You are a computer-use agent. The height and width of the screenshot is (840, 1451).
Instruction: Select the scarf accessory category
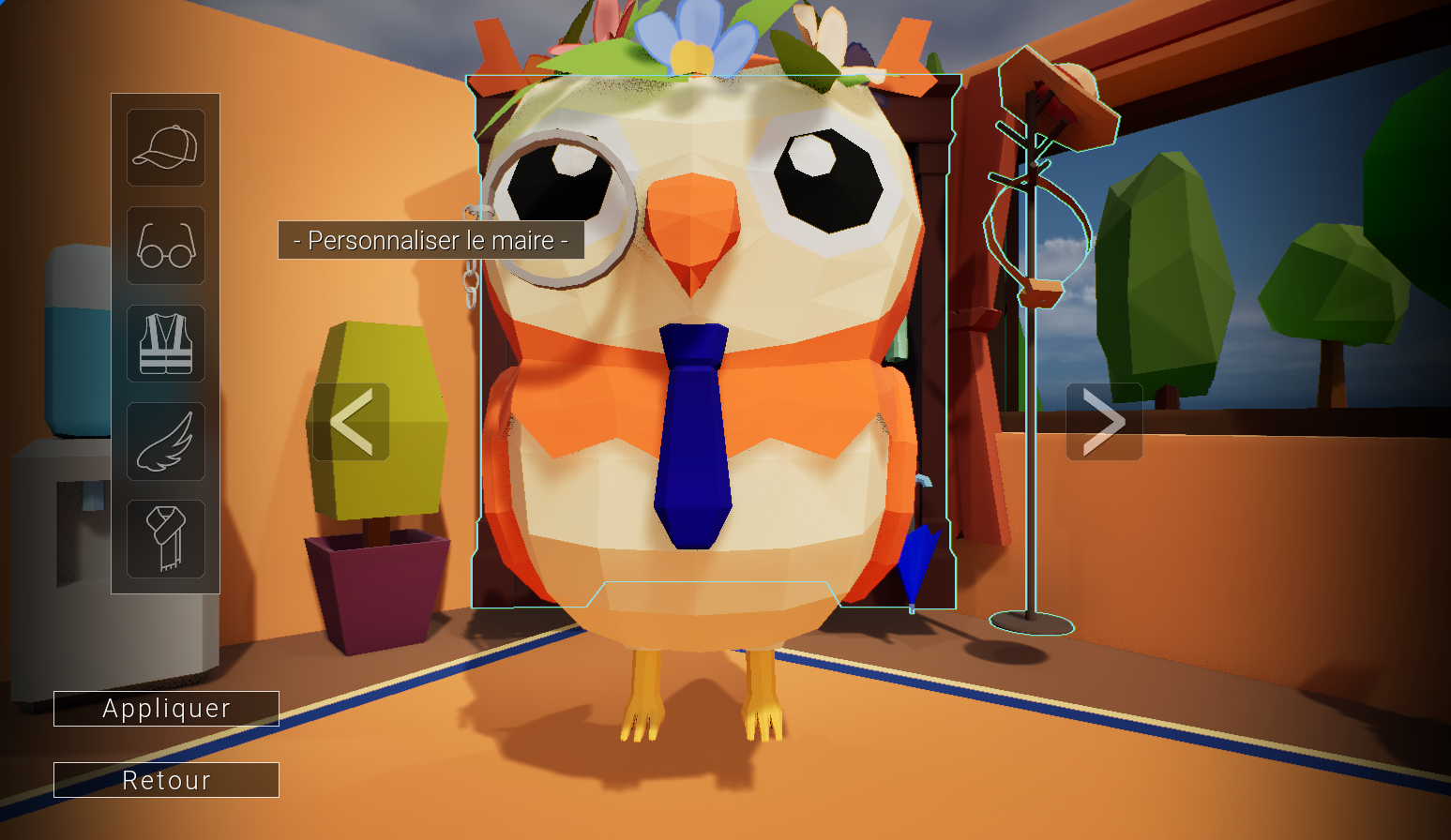tap(166, 539)
